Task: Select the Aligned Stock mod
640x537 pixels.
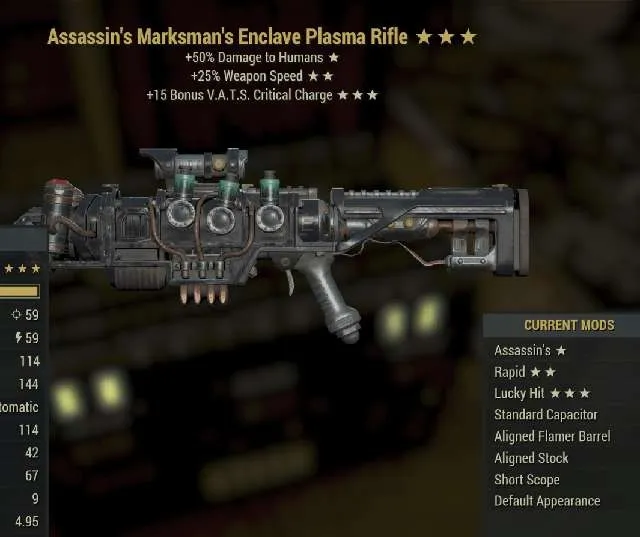Action: click(x=531, y=458)
